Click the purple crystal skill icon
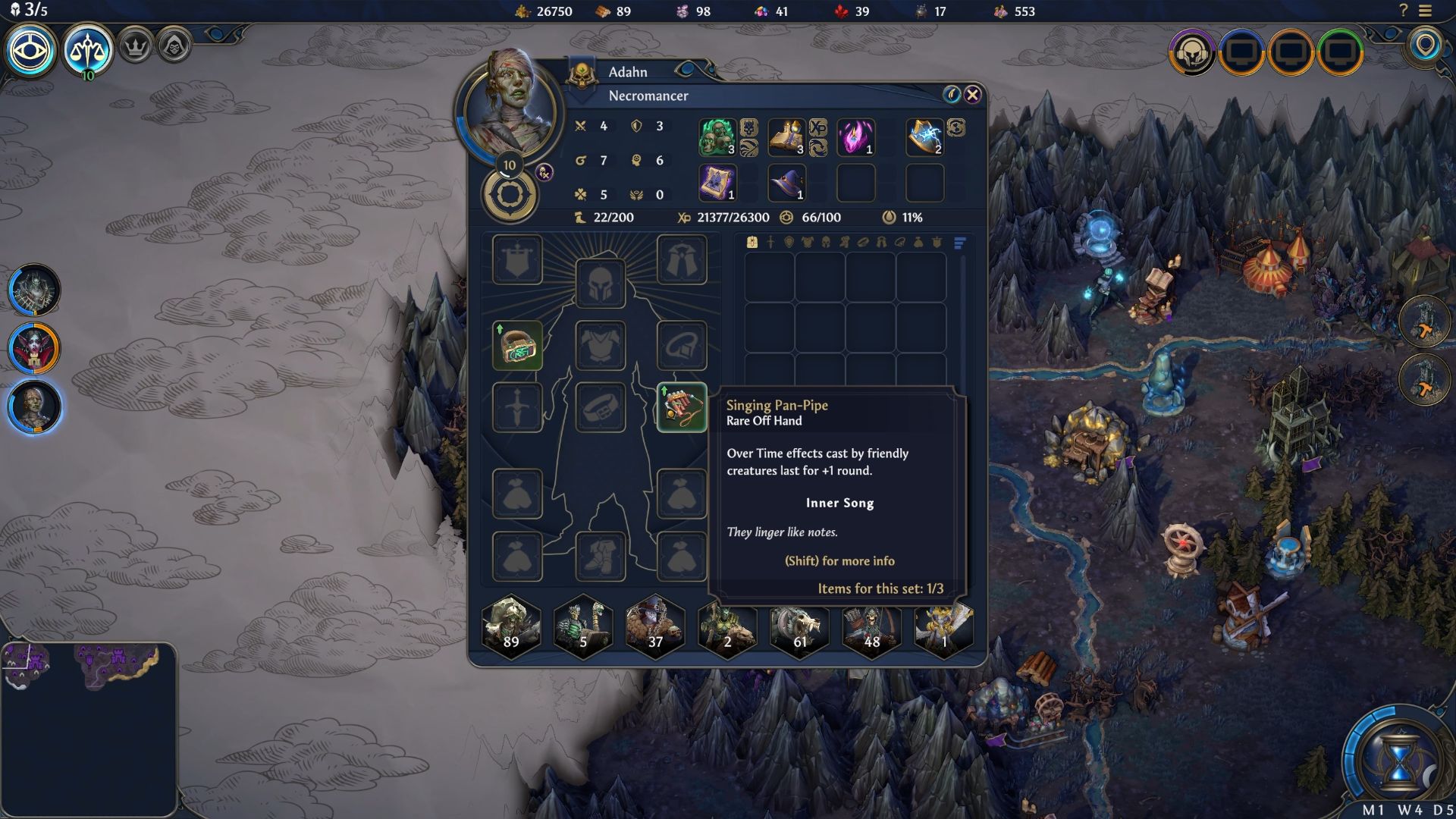Screen dimensions: 1456x819 click(x=855, y=137)
